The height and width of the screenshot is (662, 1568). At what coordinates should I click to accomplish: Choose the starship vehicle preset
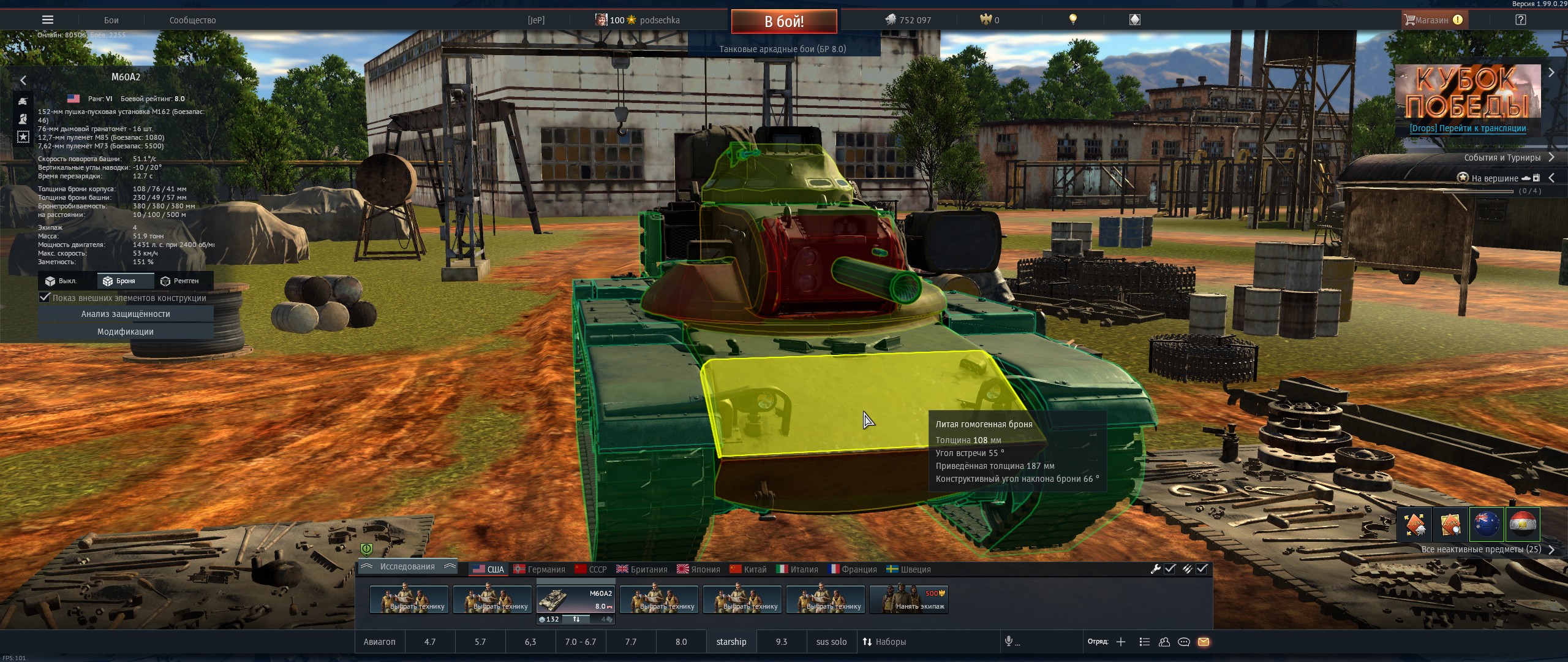click(731, 642)
